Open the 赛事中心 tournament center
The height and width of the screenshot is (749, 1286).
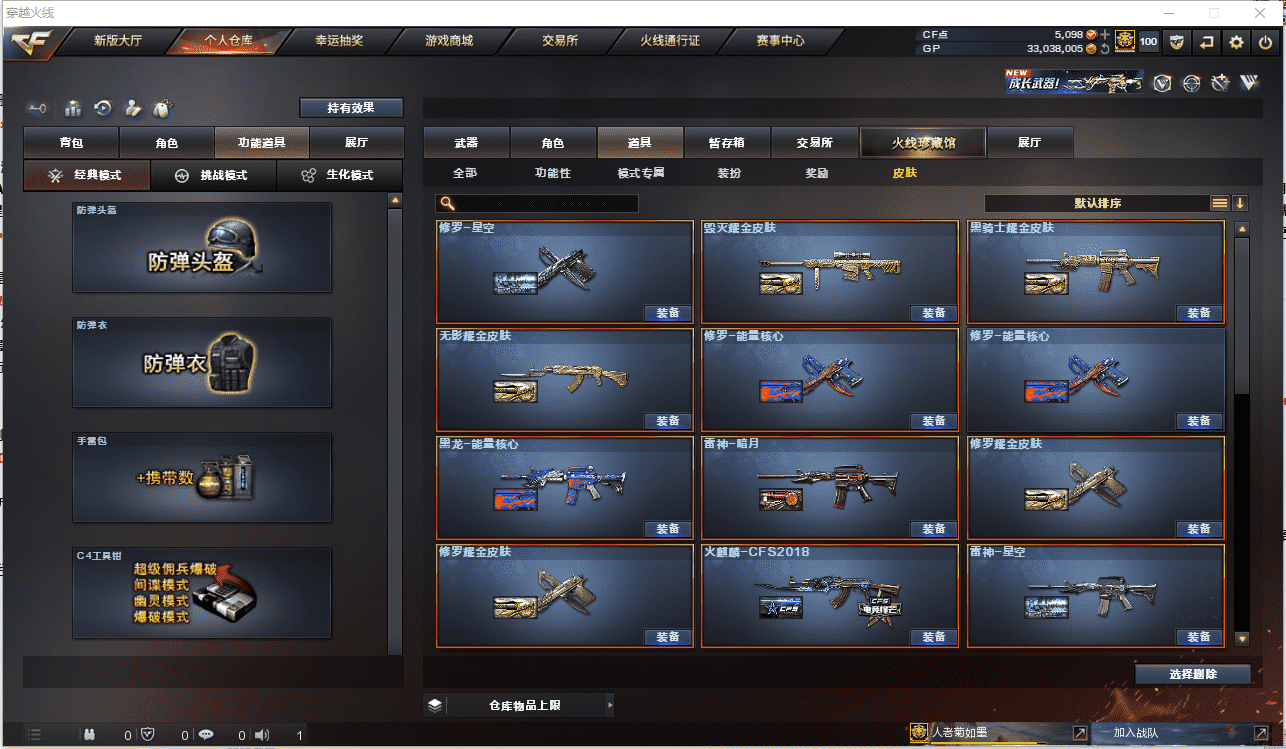pos(780,41)
